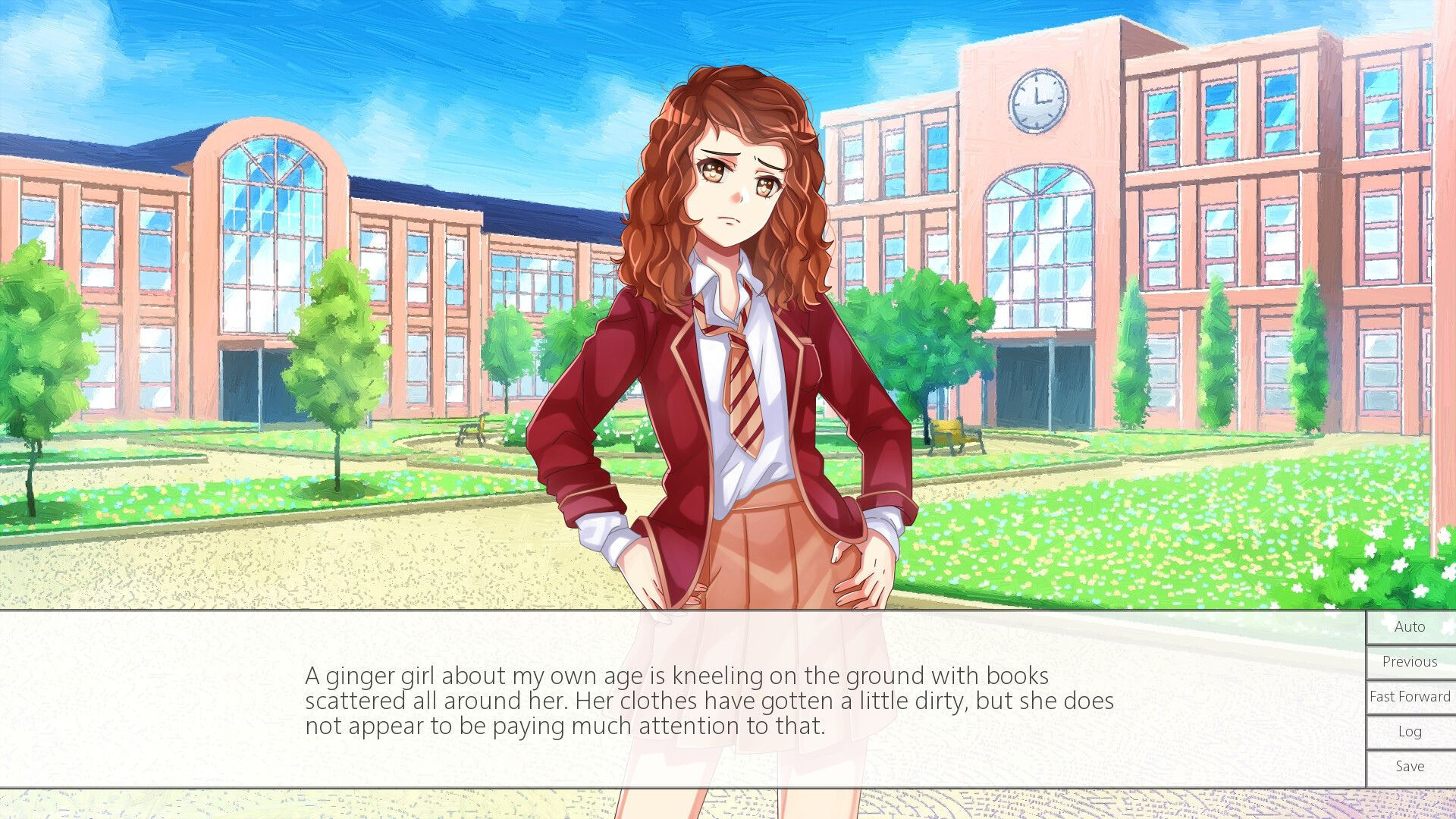Screen dimensions: 1456x819
Task: Activate automatic text advancement via Auto
Action: [1408, 626]
